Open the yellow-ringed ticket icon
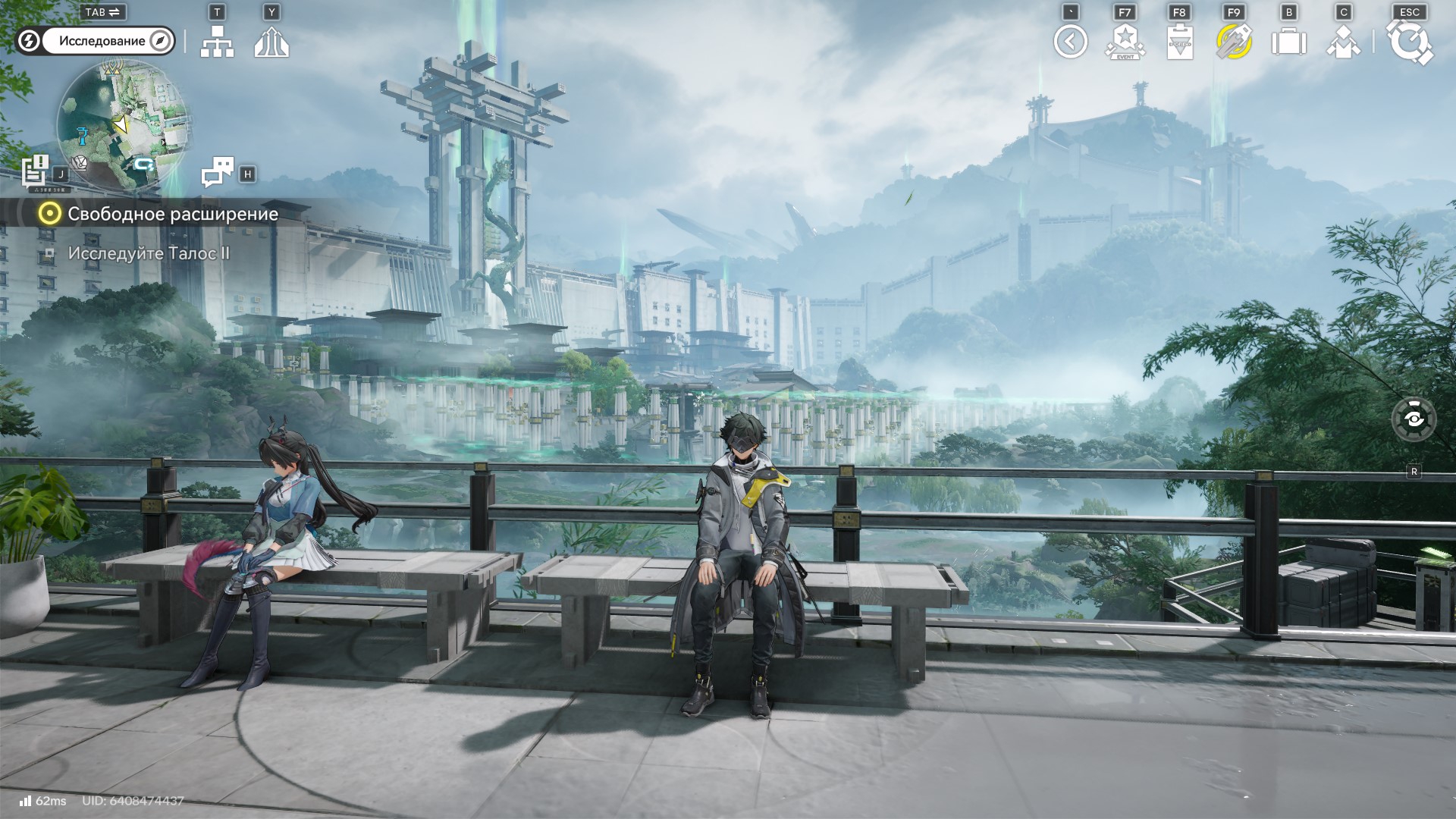Image resolution: width=1456 pixels, height=819 pixels. tap(1234, 42)
